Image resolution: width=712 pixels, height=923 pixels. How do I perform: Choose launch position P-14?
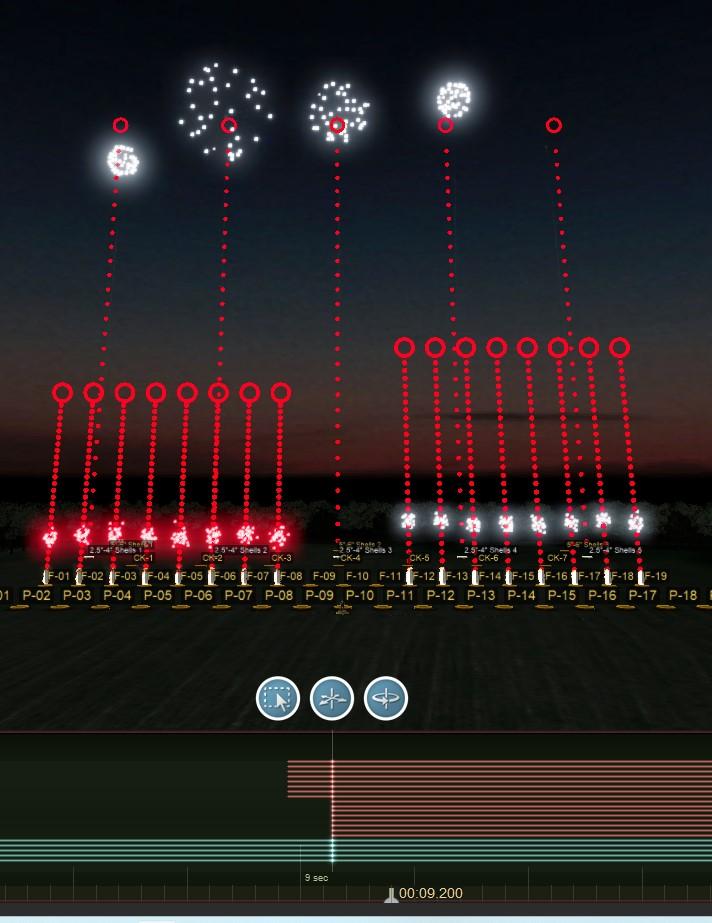pyautogui.click(x=521, y=596)
